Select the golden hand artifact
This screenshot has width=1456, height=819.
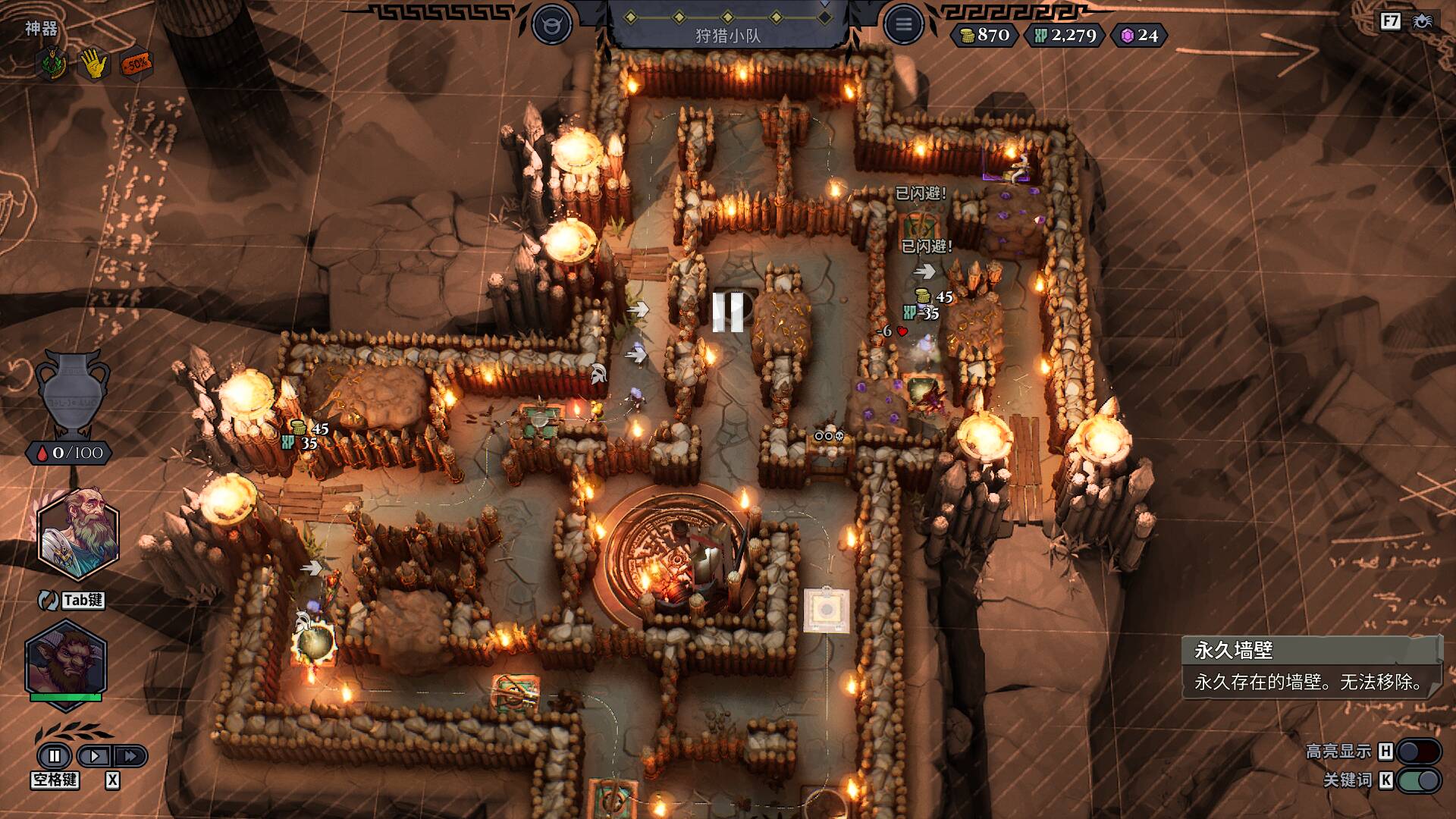click(94, 64)
